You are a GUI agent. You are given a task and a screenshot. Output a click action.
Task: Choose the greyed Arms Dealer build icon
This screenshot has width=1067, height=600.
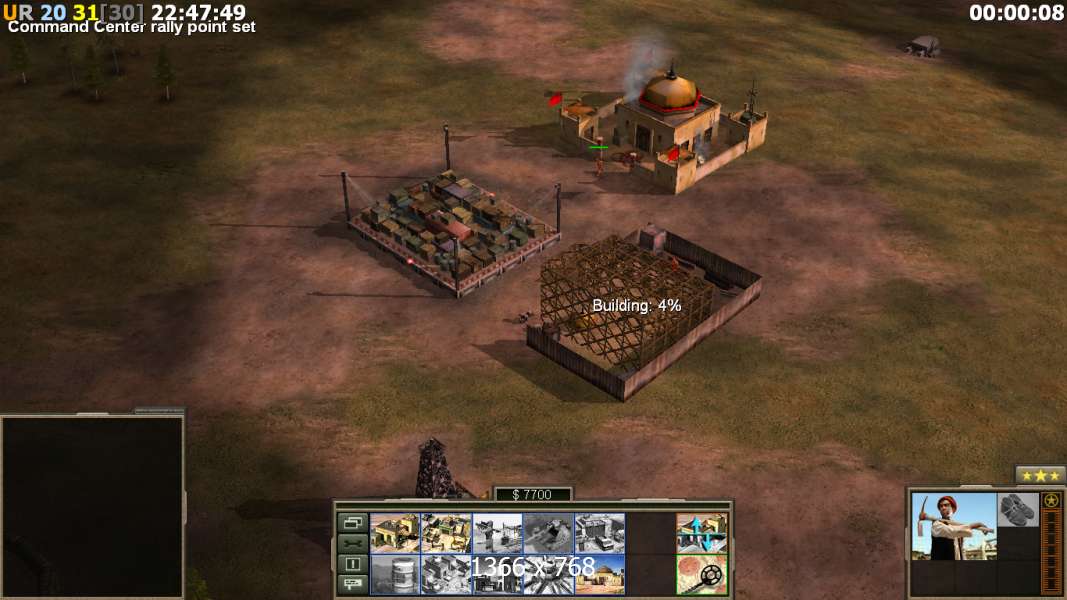point(599,533)
